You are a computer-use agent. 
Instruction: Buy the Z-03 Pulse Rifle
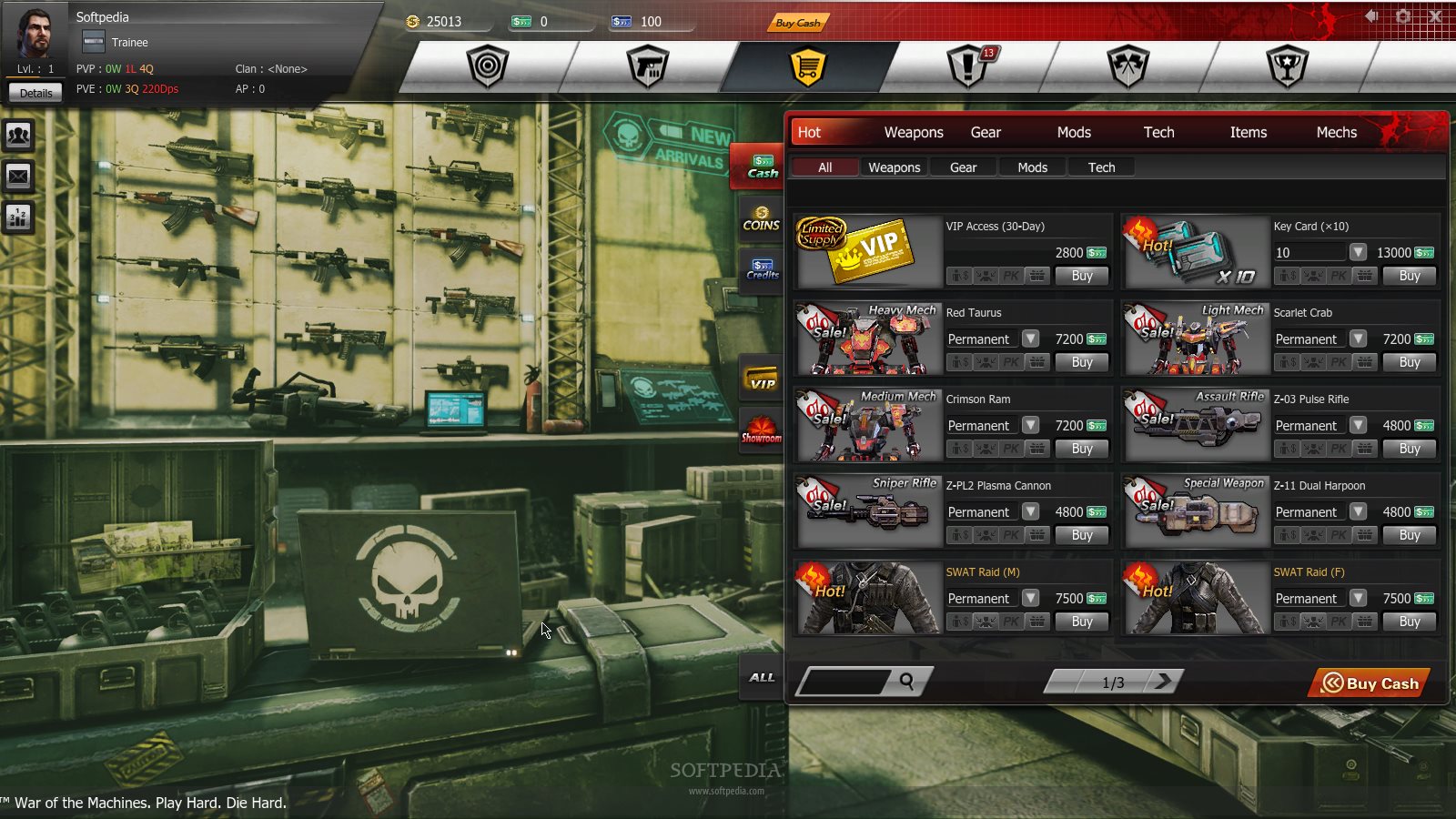(1409, 449)
